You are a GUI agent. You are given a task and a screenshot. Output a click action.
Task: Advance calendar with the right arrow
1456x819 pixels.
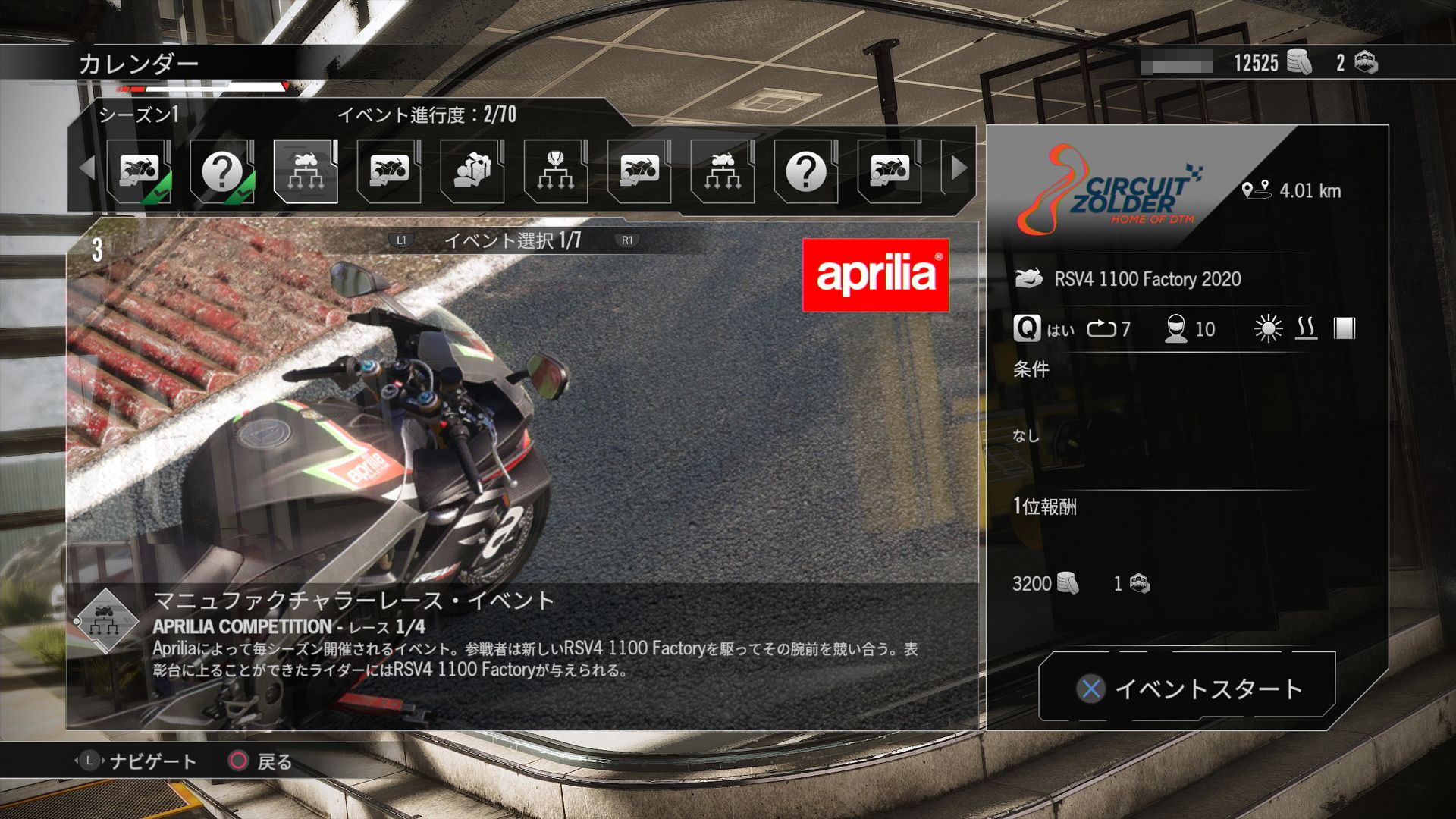tap(959, 168)
